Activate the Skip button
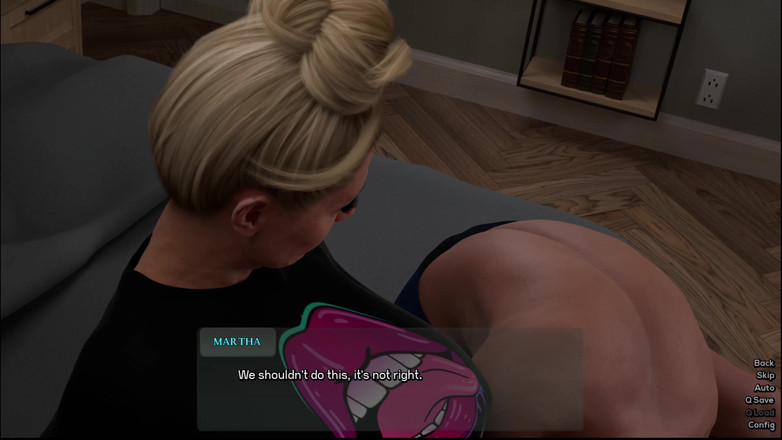 click(765, 375)
